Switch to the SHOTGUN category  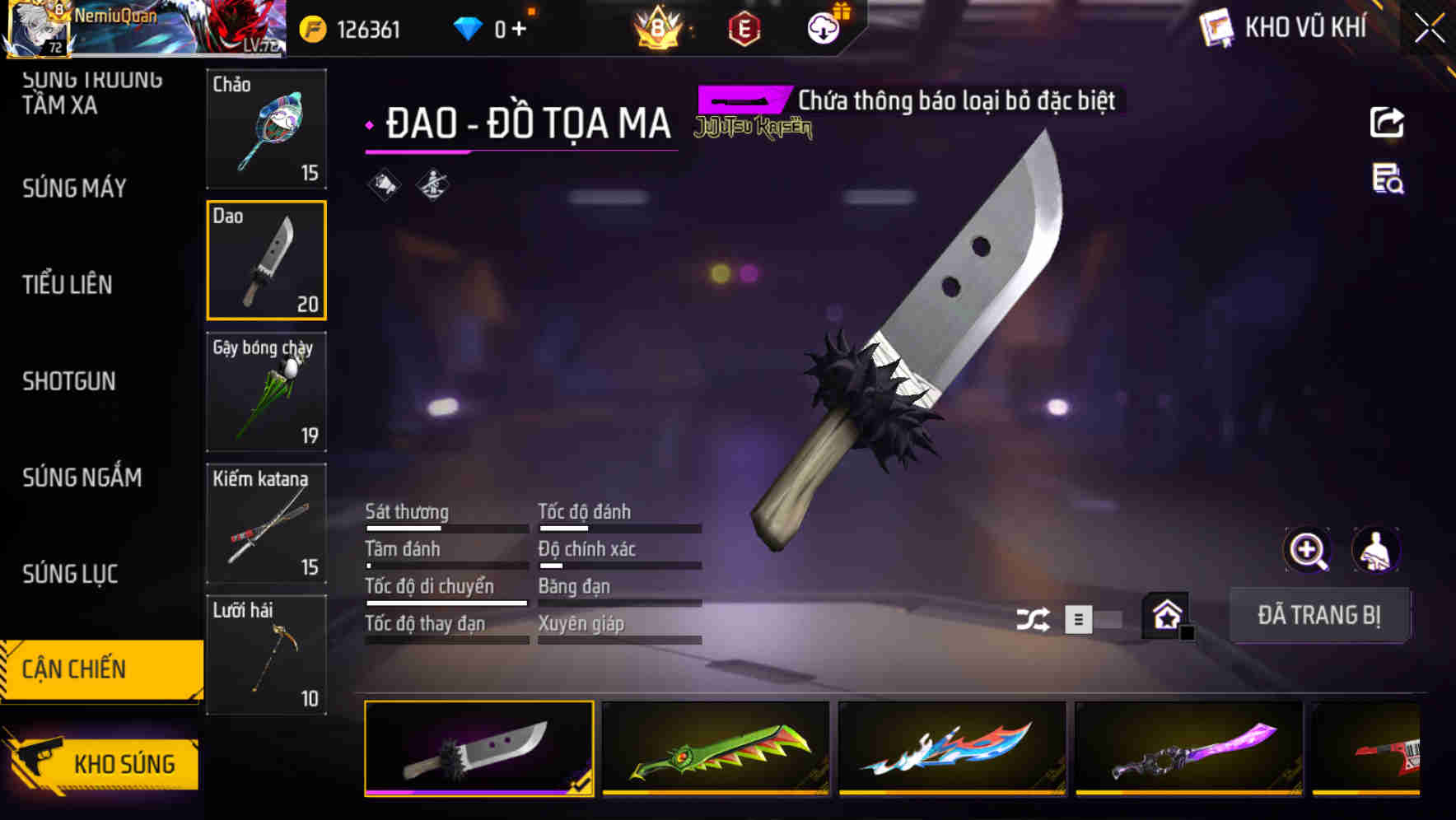(x=70, y=381)
